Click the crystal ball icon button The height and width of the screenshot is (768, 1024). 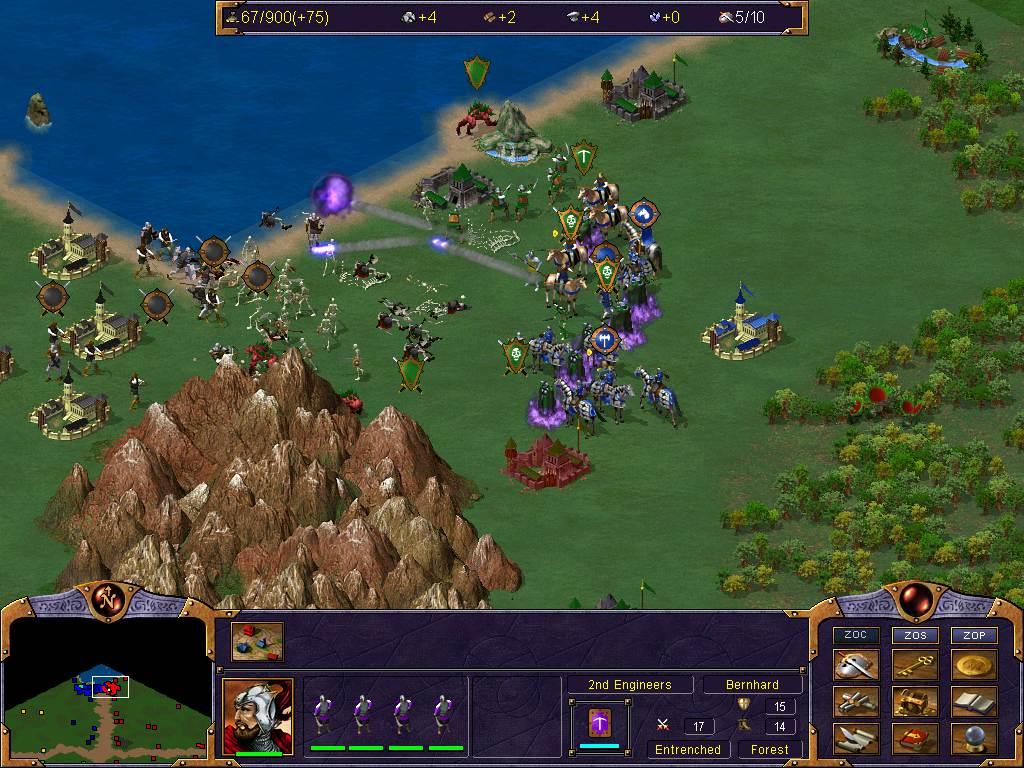click(x=973, y=739)
